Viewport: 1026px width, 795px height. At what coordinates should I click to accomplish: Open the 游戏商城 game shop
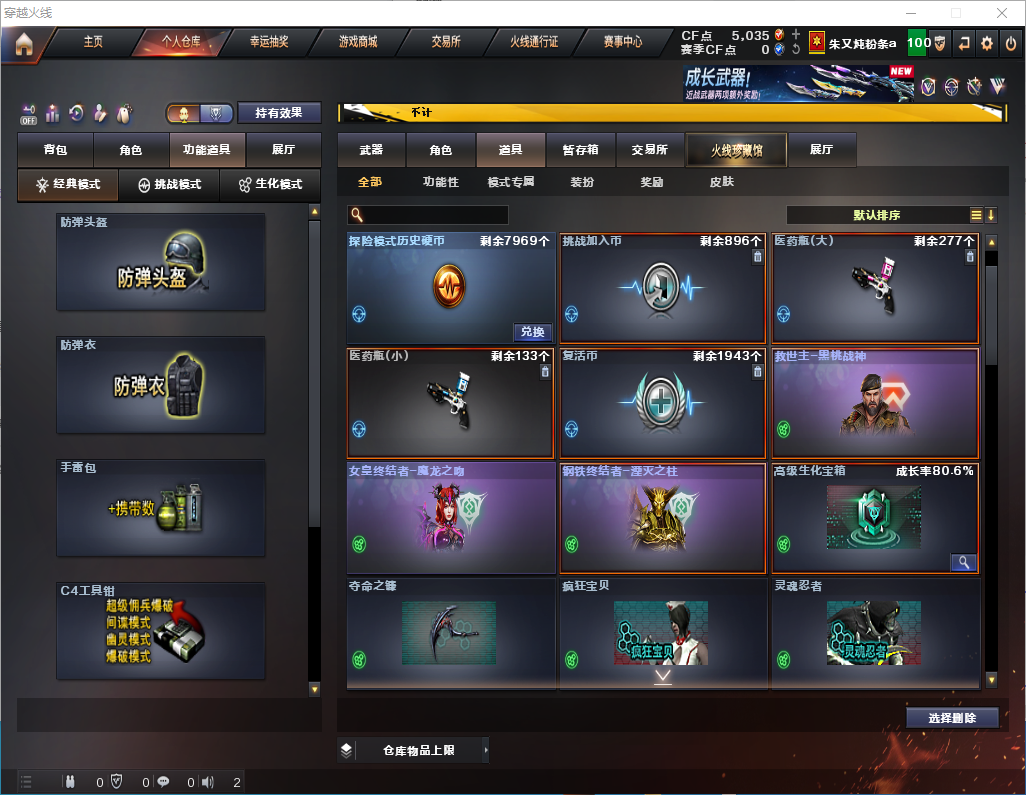358,42
